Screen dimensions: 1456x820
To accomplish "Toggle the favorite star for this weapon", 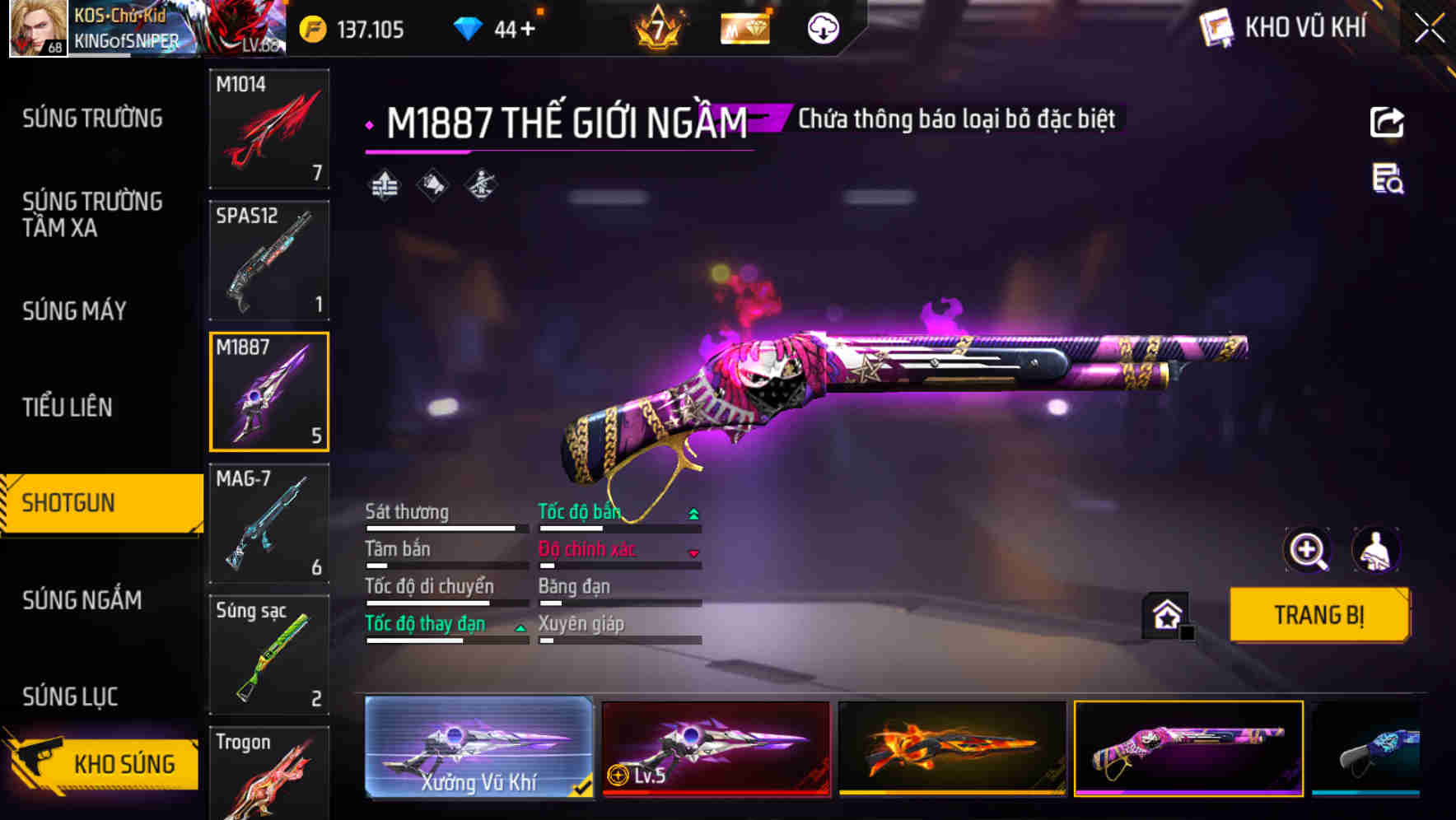I will click(1164, 614).
